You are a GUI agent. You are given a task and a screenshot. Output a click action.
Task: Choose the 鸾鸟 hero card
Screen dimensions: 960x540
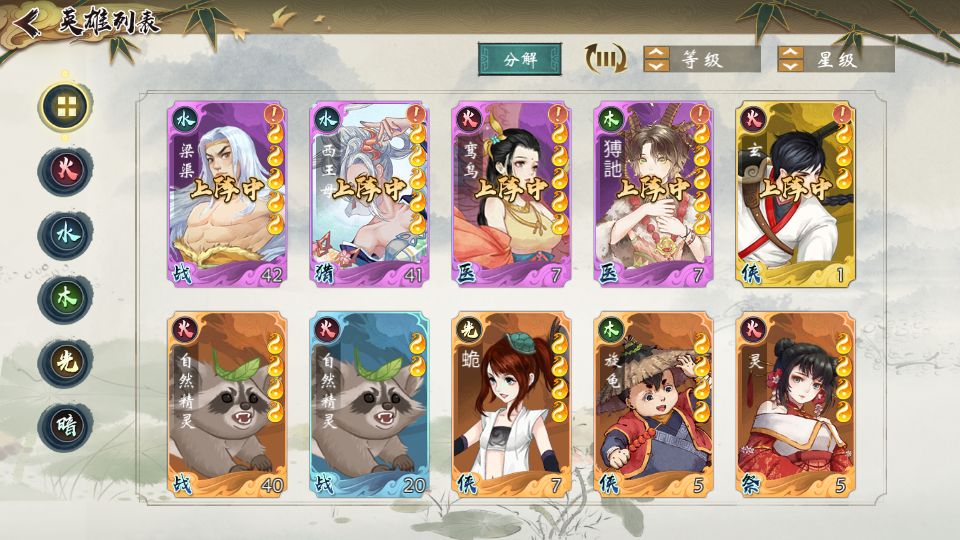click(x=512, y=195)
